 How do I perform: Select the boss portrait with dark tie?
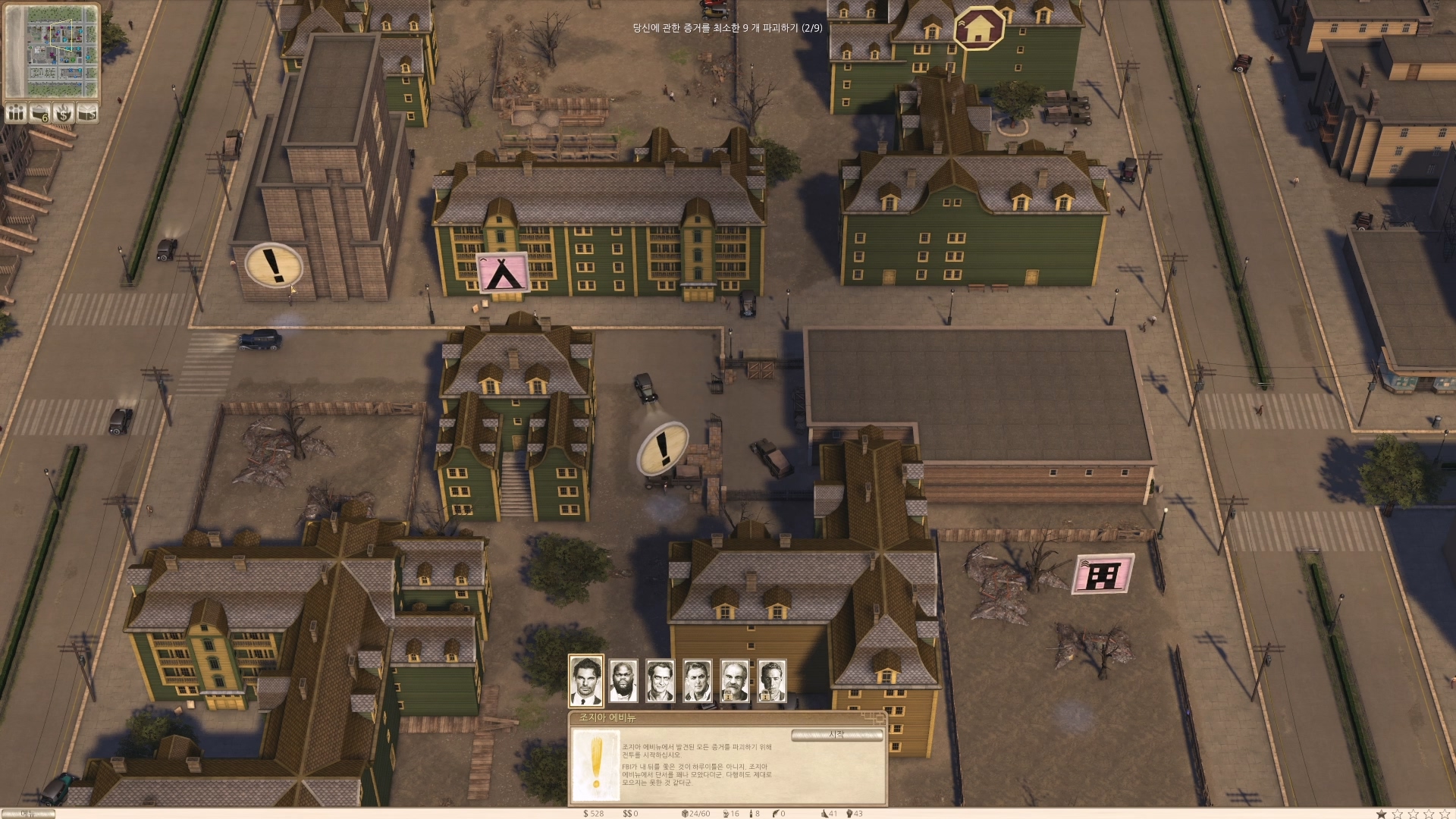pos(586,680)
